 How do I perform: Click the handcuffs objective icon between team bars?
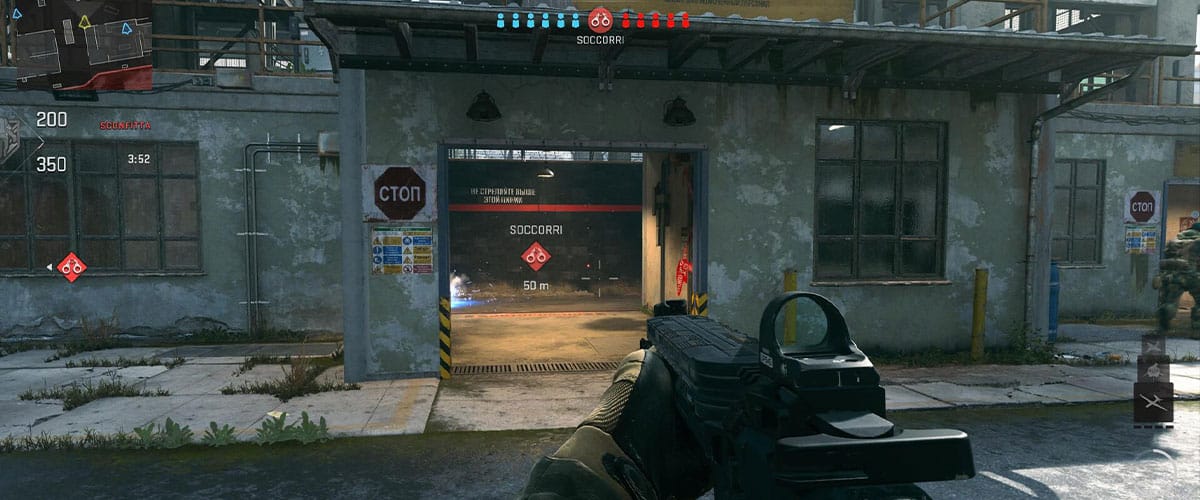600,19
